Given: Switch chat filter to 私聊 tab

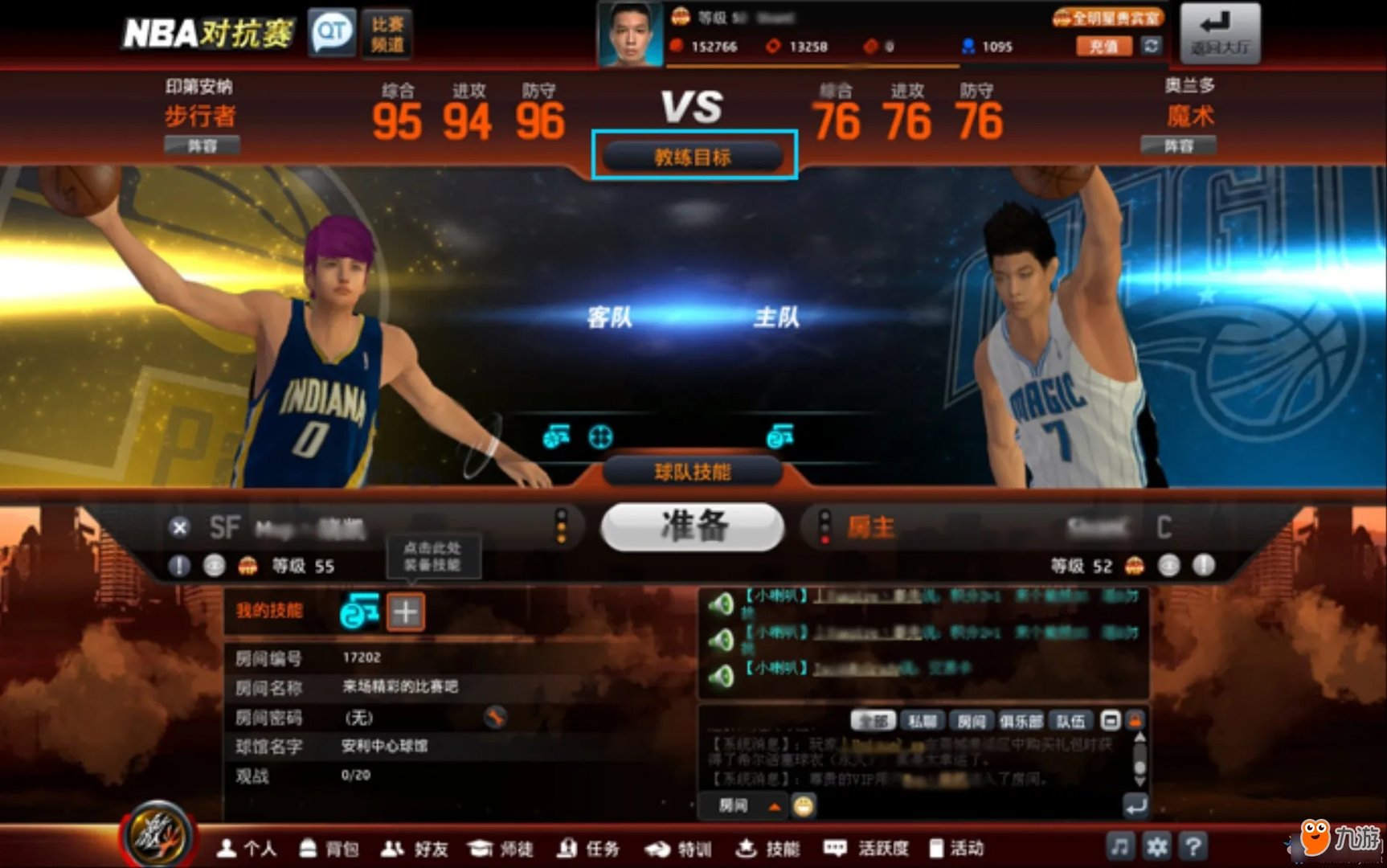Looking at the screenshot, I should click(x=923, y=720).
